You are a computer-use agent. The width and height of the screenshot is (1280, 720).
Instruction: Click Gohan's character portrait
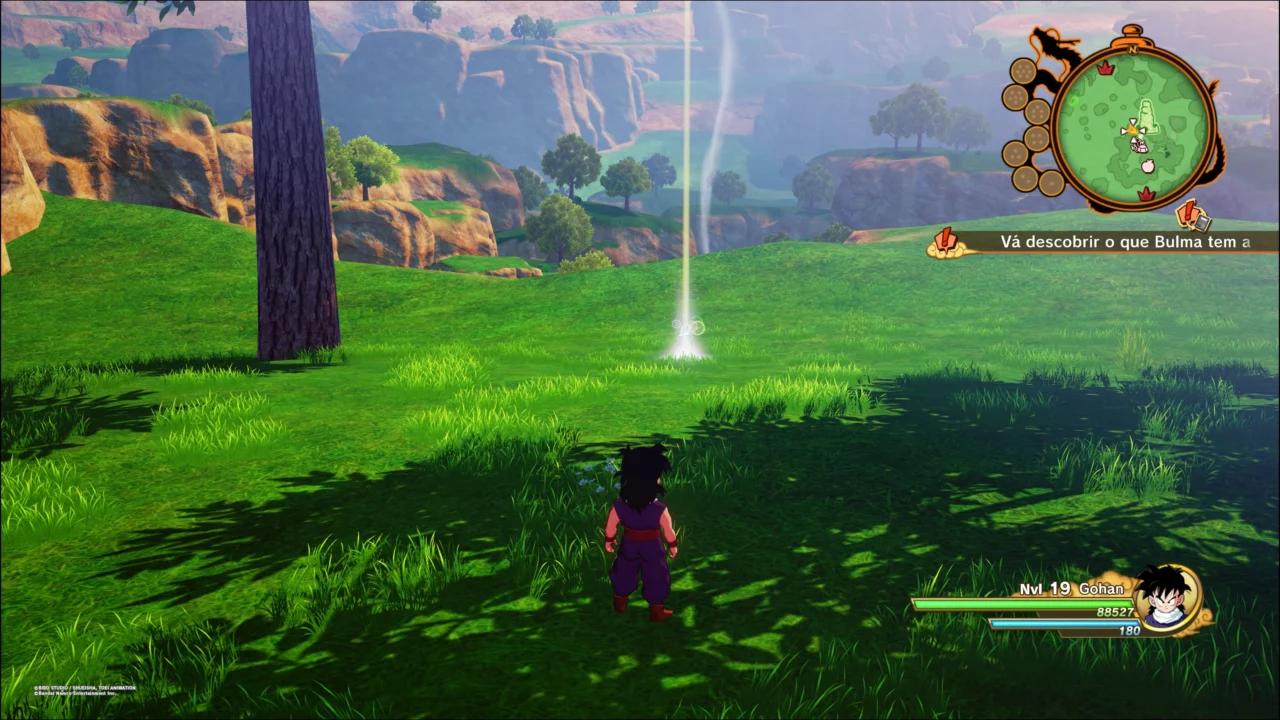coord(1168,600)
